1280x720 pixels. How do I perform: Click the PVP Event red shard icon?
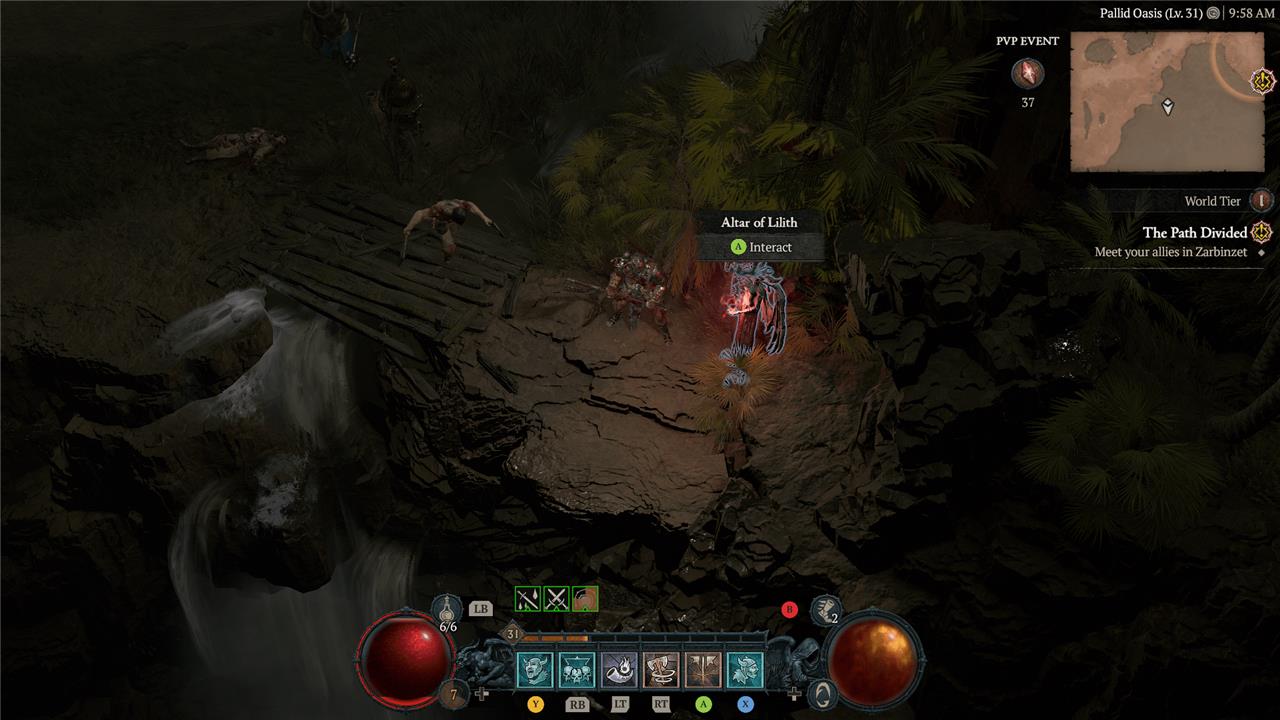[1027, 73]
